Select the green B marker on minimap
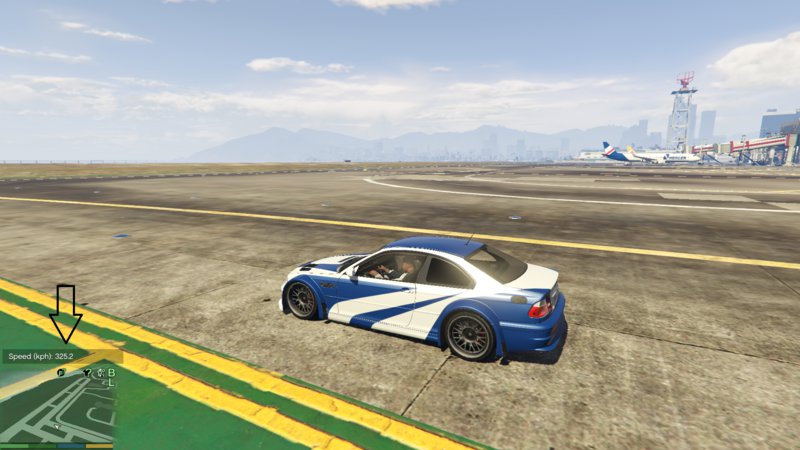Image resolution: width=800 pixels, height=450 pixels. (x=111, y=373)
